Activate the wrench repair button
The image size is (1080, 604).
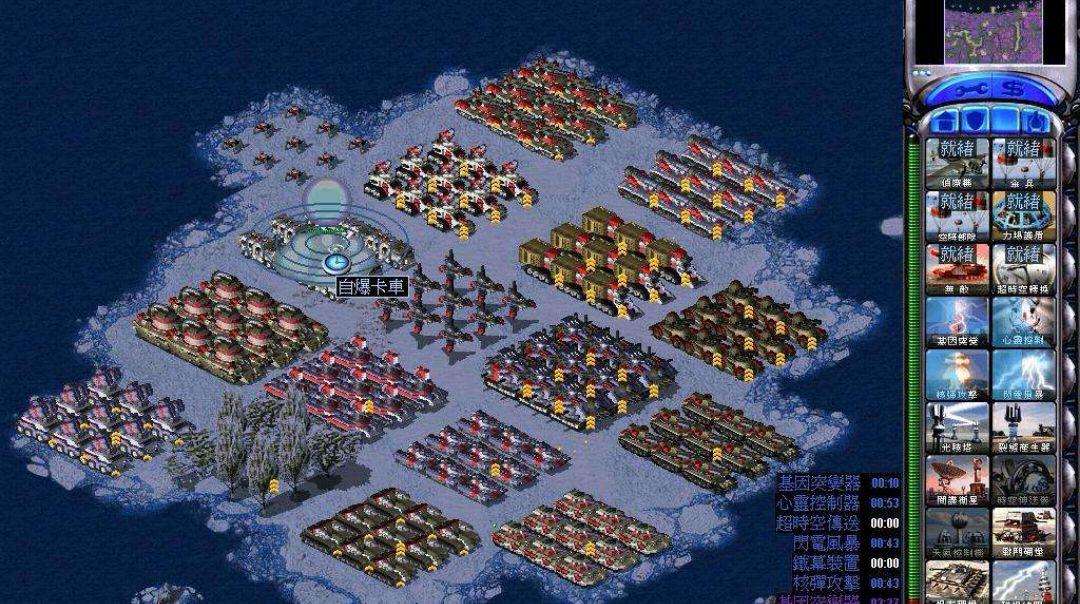click(964, 89)
